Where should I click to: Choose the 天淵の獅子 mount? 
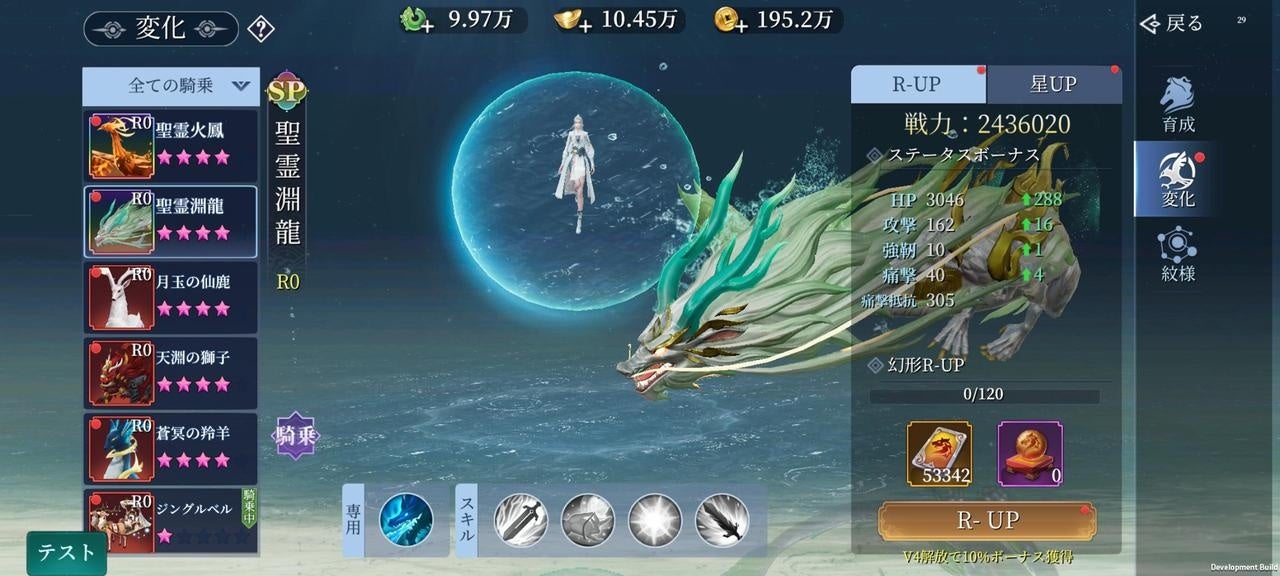pyautogui.click(x=171, y=372)
